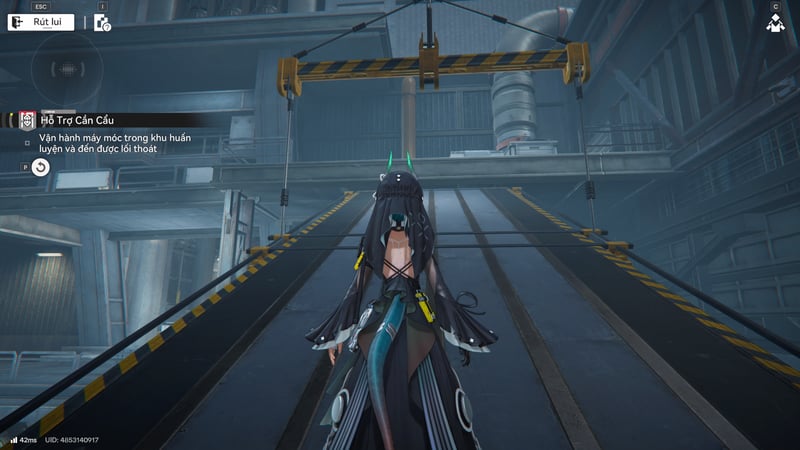
Task: Click the Rút lui exit button
Action: (41, 22)
